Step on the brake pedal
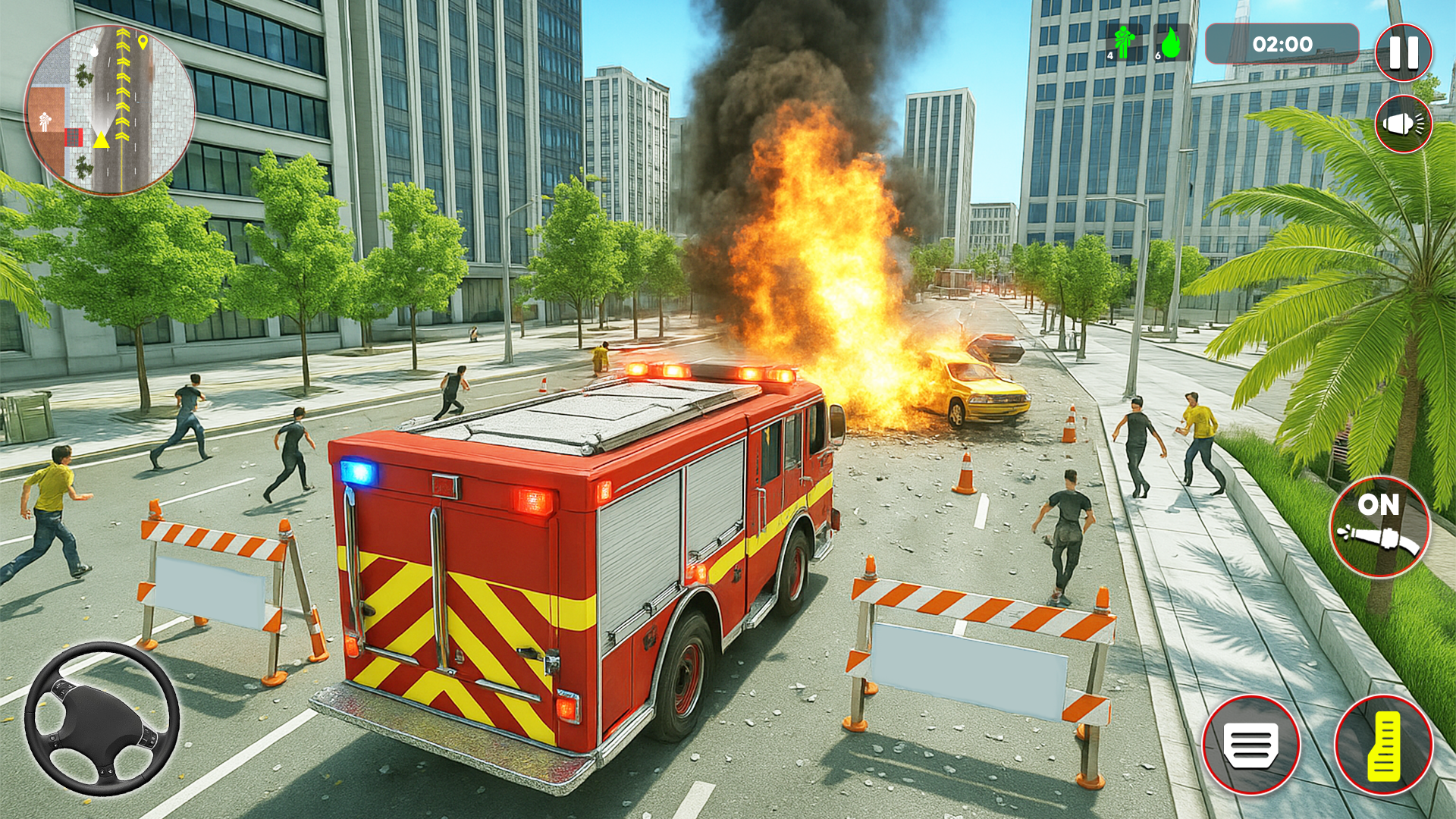The image size is (1456, 819). [1250, 744]
